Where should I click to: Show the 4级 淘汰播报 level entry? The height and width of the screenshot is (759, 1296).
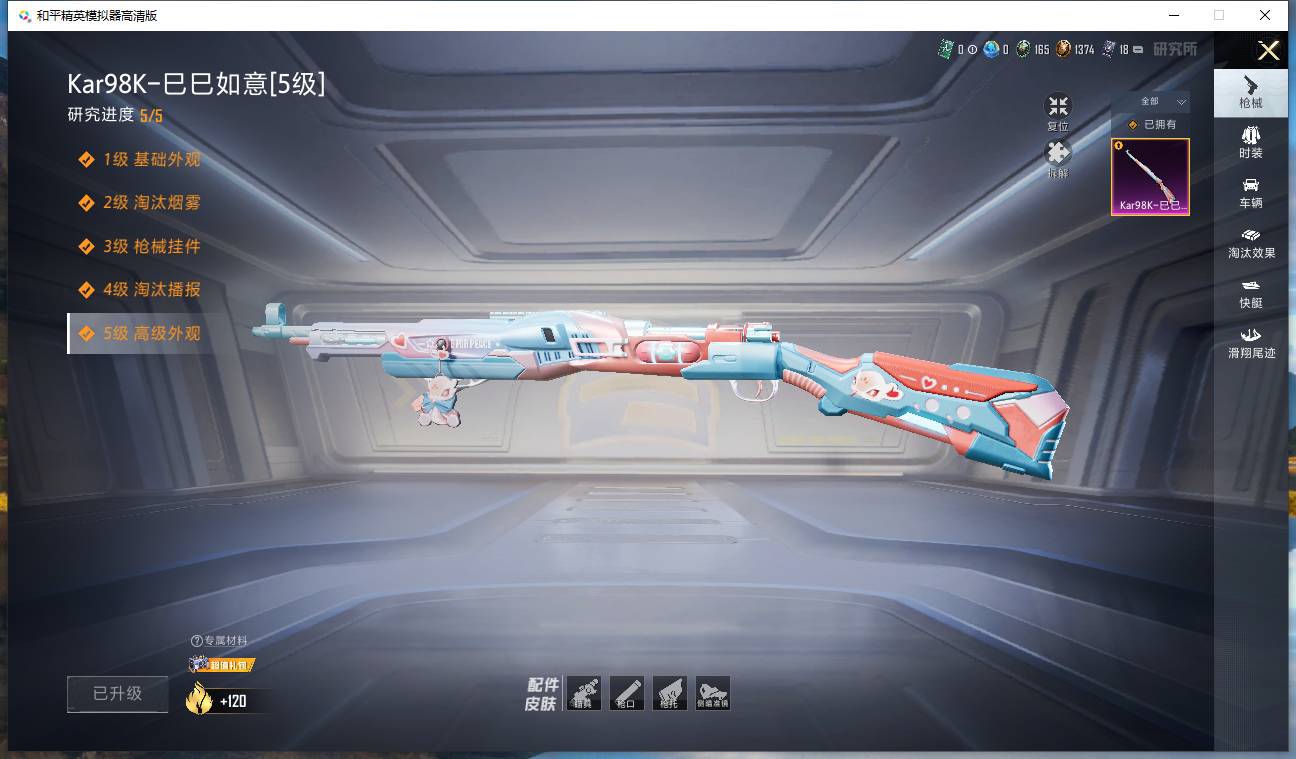pos(151,290)
